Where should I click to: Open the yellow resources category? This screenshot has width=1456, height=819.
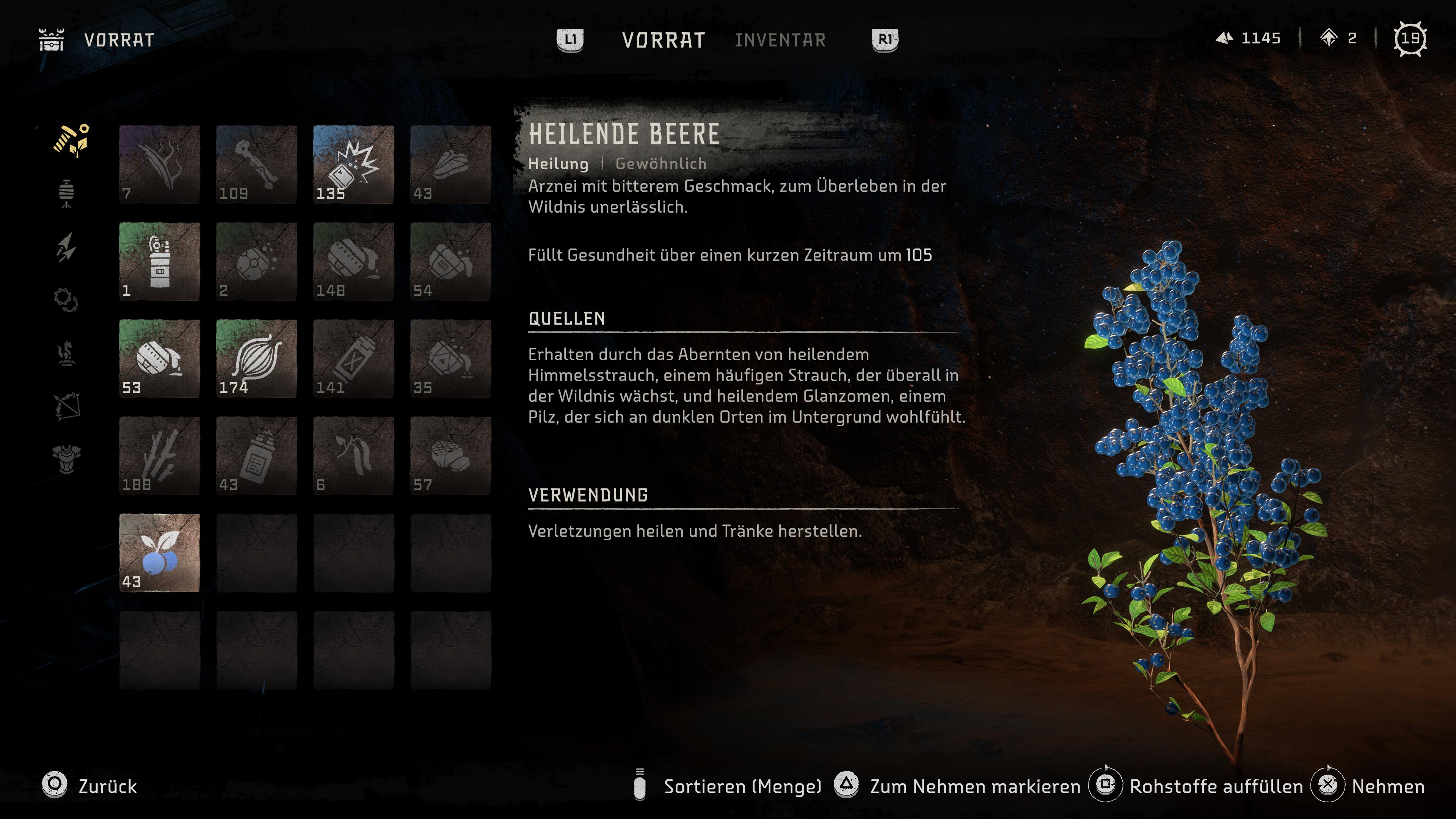71,140
